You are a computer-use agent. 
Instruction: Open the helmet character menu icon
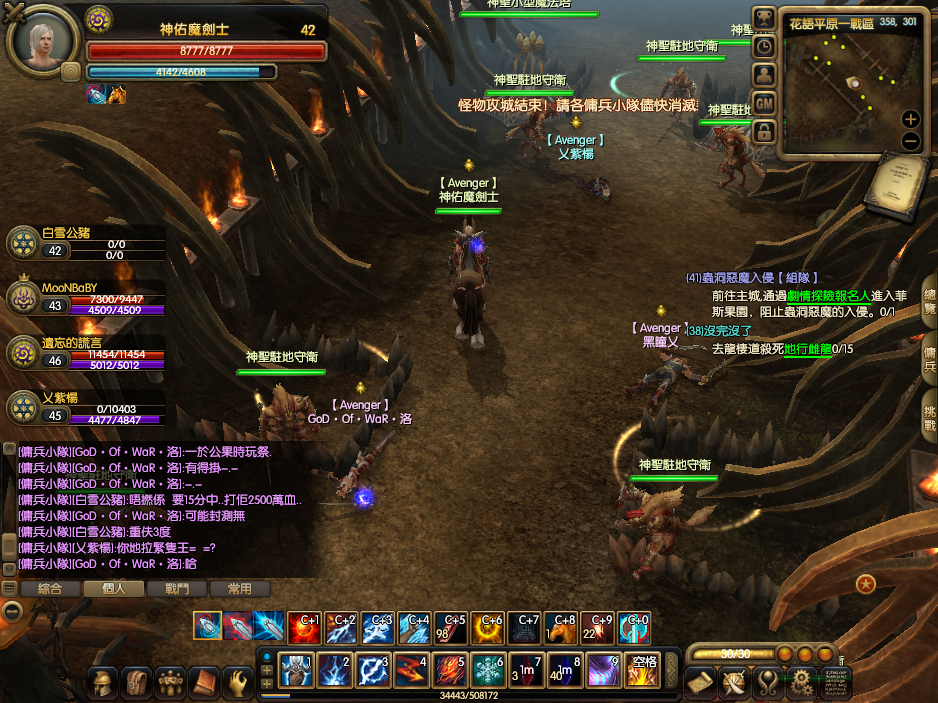click(103, 683)
